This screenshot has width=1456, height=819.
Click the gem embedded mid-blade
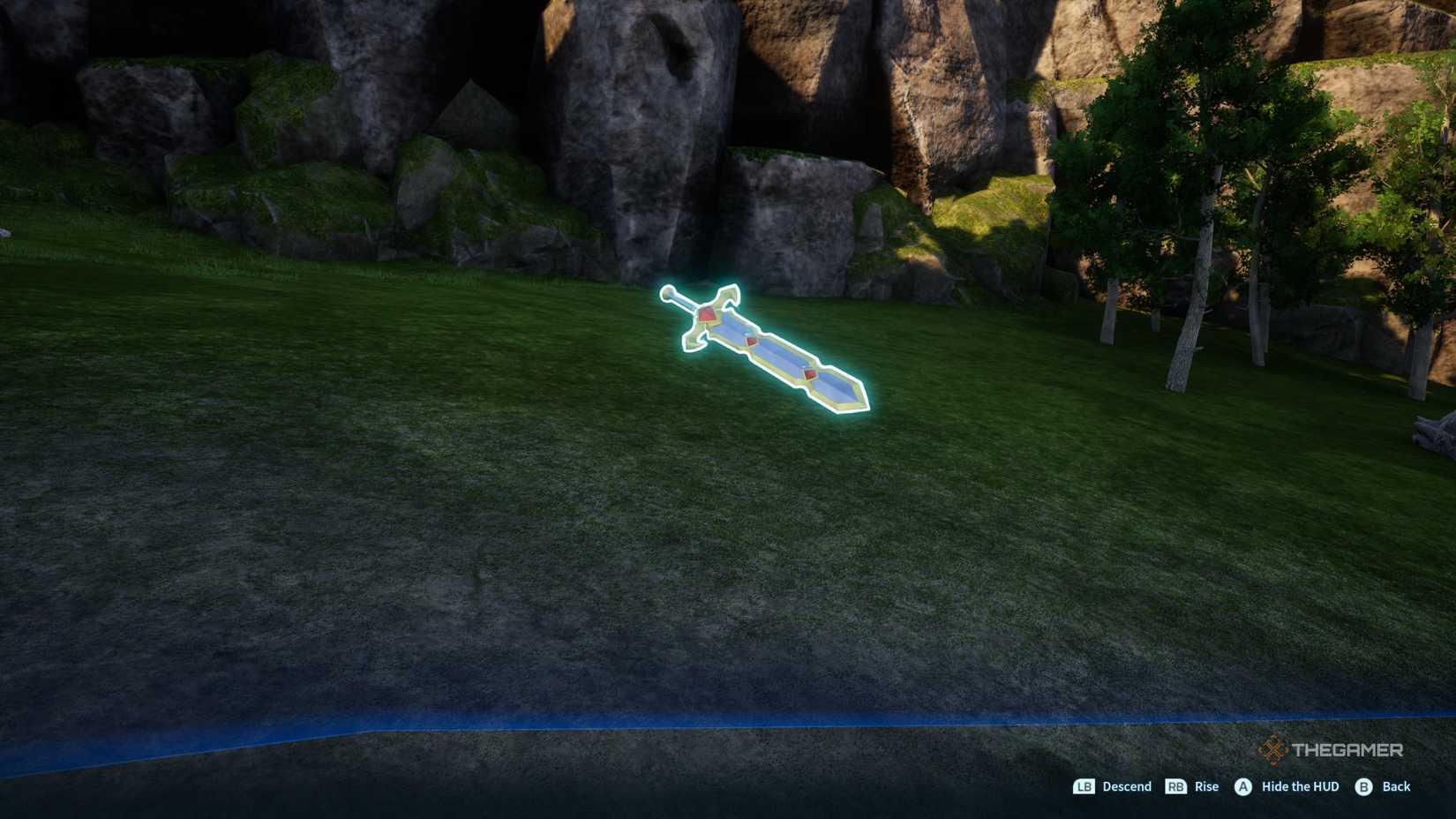(754, 342)
